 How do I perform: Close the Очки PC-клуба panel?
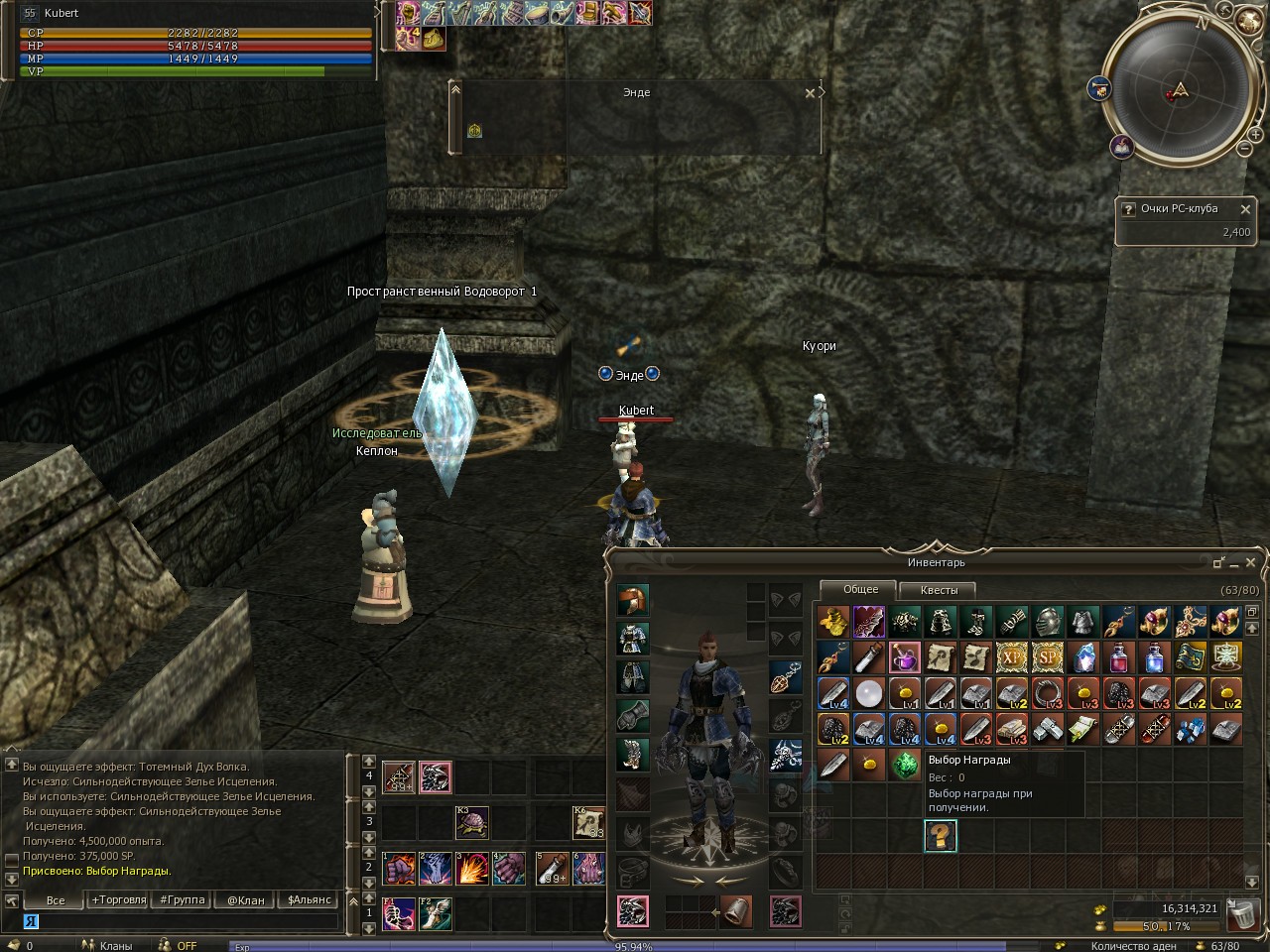pyautogui.click(x=1245, y=209)
